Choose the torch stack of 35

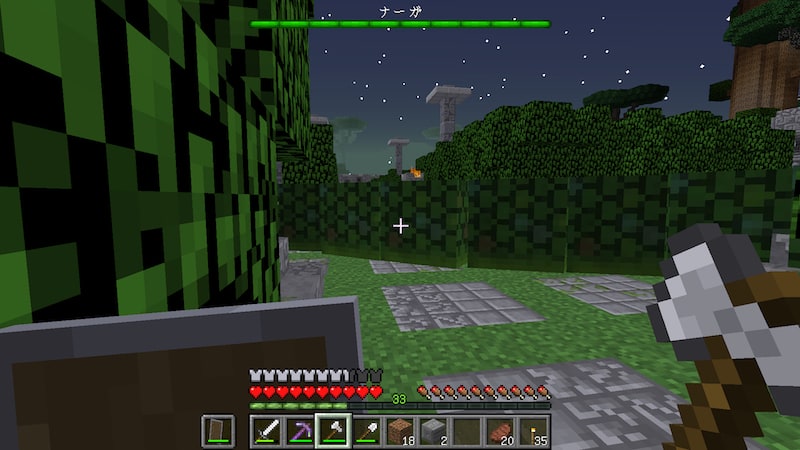click(x=533, y=431)
